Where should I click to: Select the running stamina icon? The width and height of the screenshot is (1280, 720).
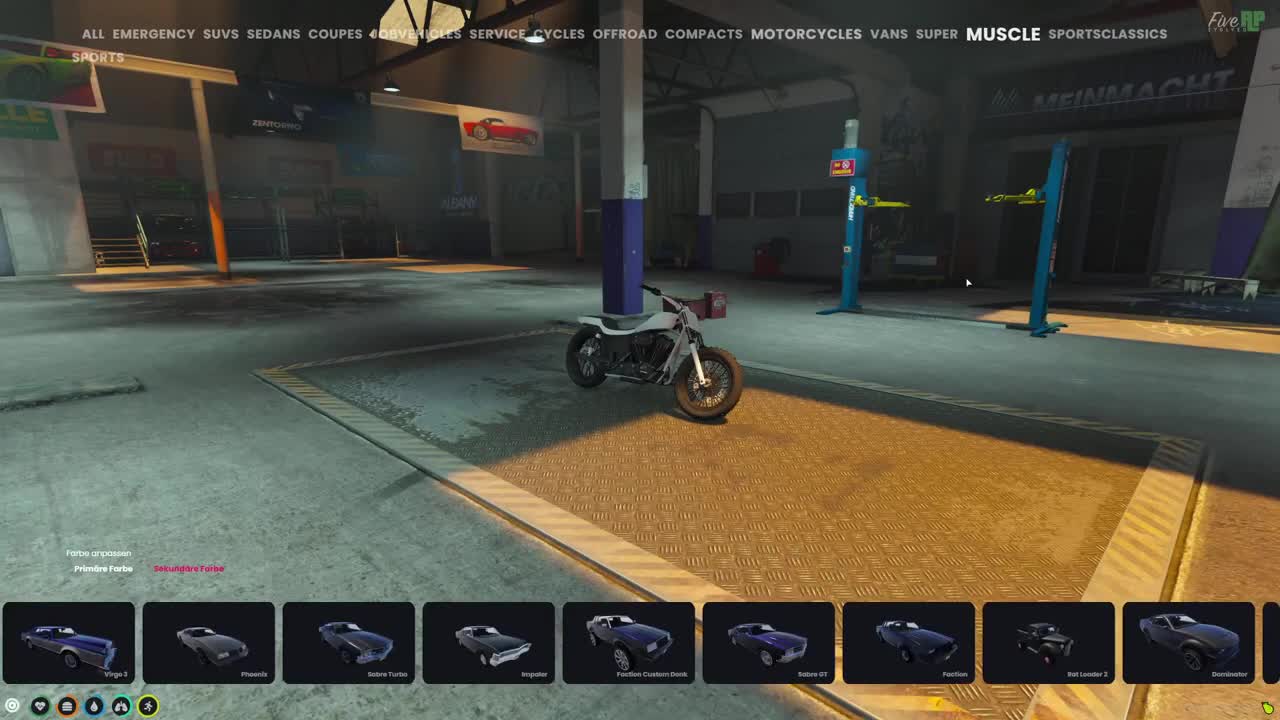pyautogui.click(x=147, y=706)
